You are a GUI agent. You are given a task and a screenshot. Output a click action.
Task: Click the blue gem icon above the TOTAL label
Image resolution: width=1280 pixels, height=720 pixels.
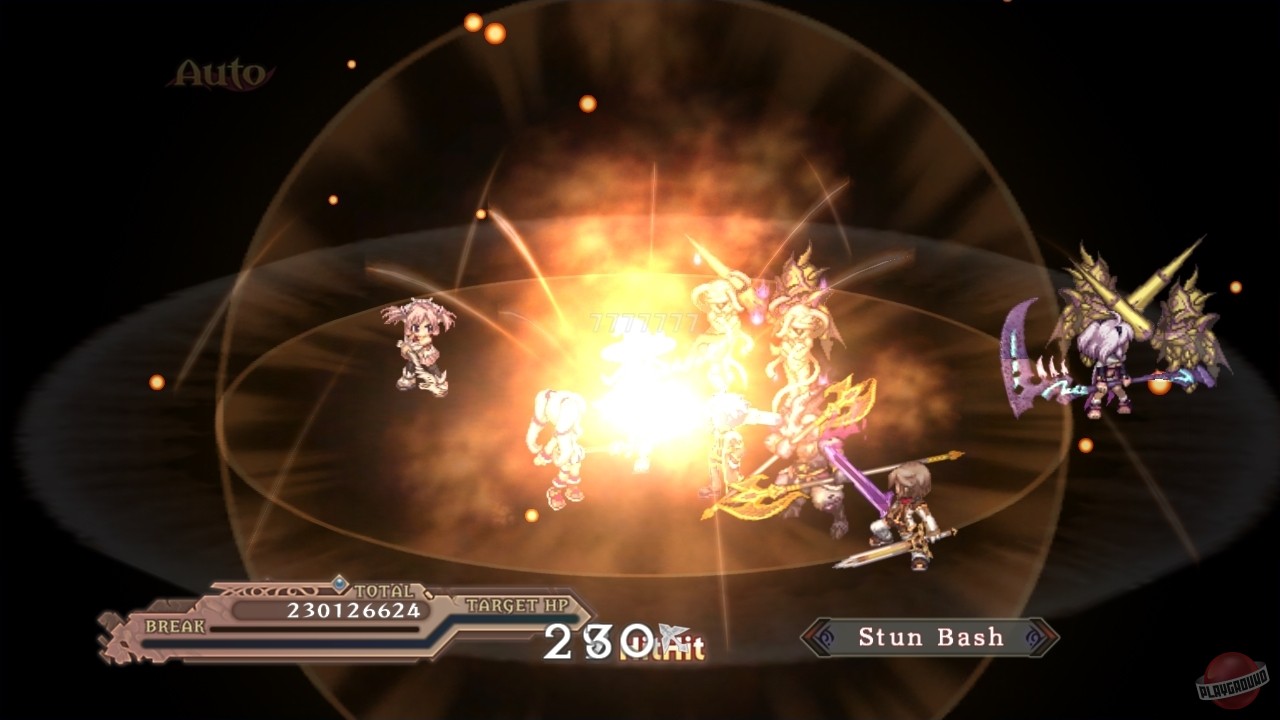click(x=337, y=584)
